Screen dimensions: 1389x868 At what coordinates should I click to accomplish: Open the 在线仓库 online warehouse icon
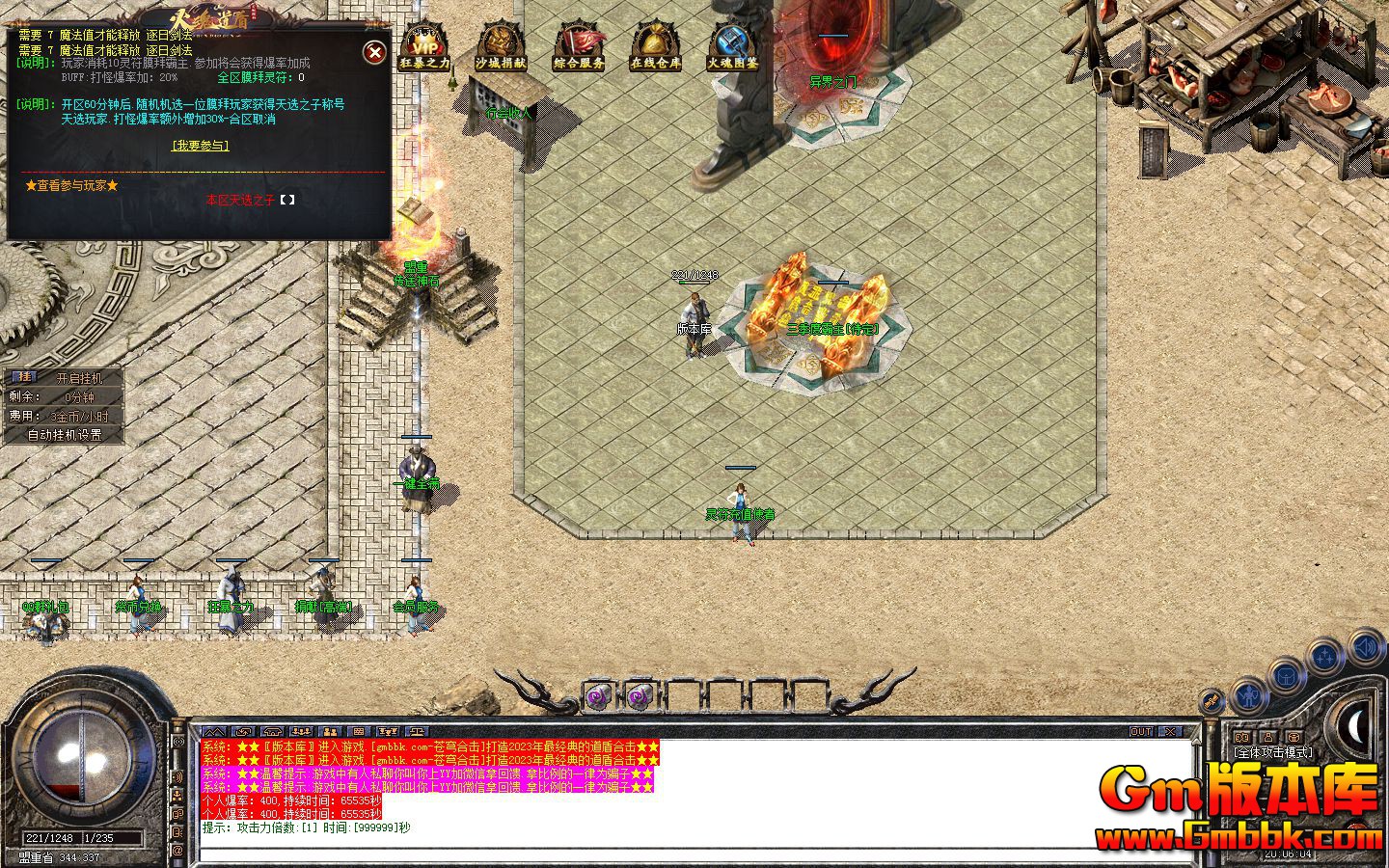click(x=656, y=45)
